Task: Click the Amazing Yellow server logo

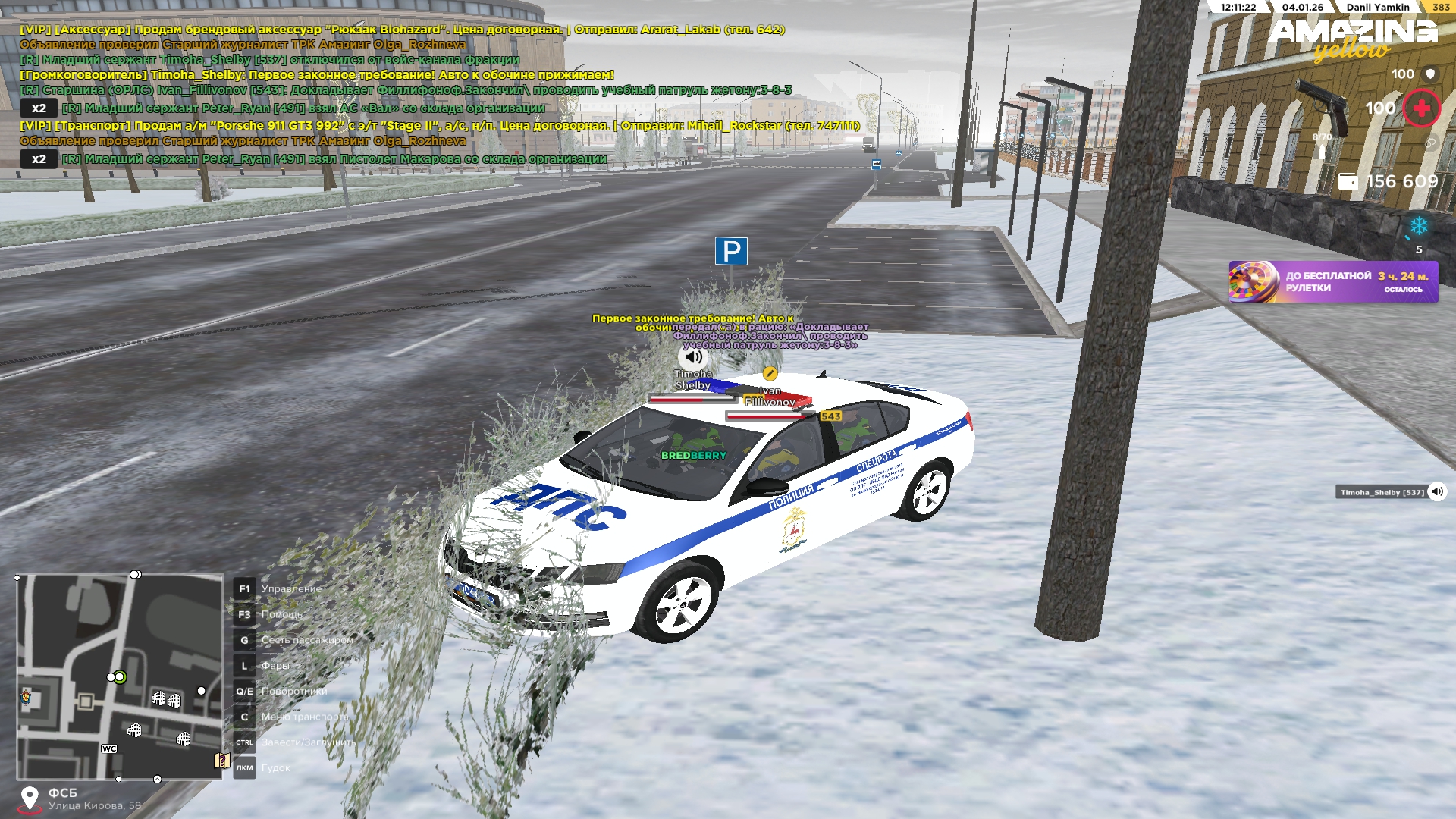Action: [1353, 38]
